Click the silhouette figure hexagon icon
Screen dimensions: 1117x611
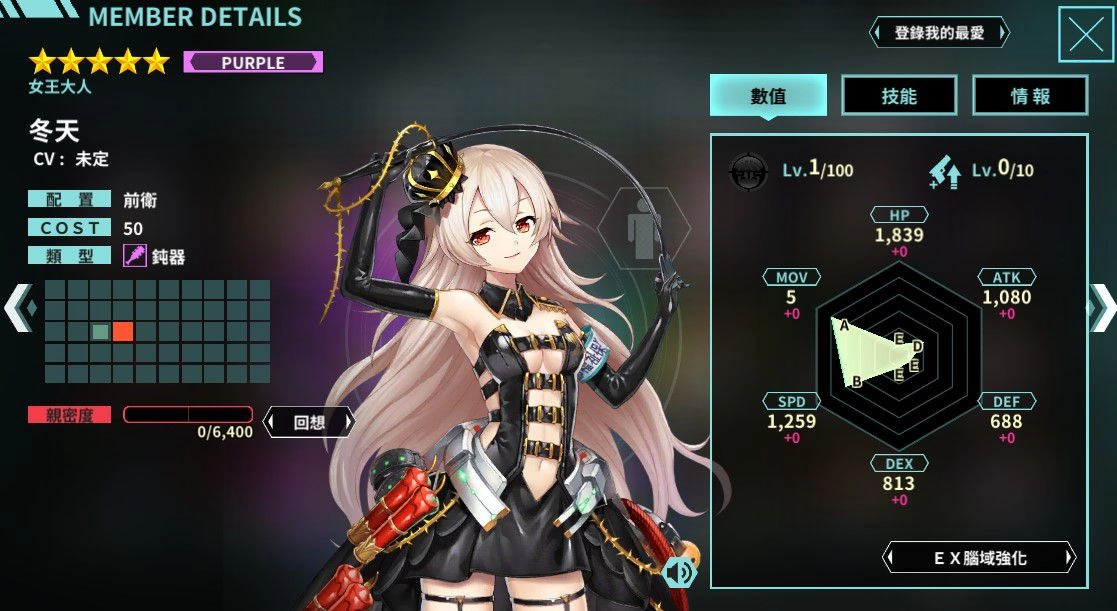pos(643,233)
